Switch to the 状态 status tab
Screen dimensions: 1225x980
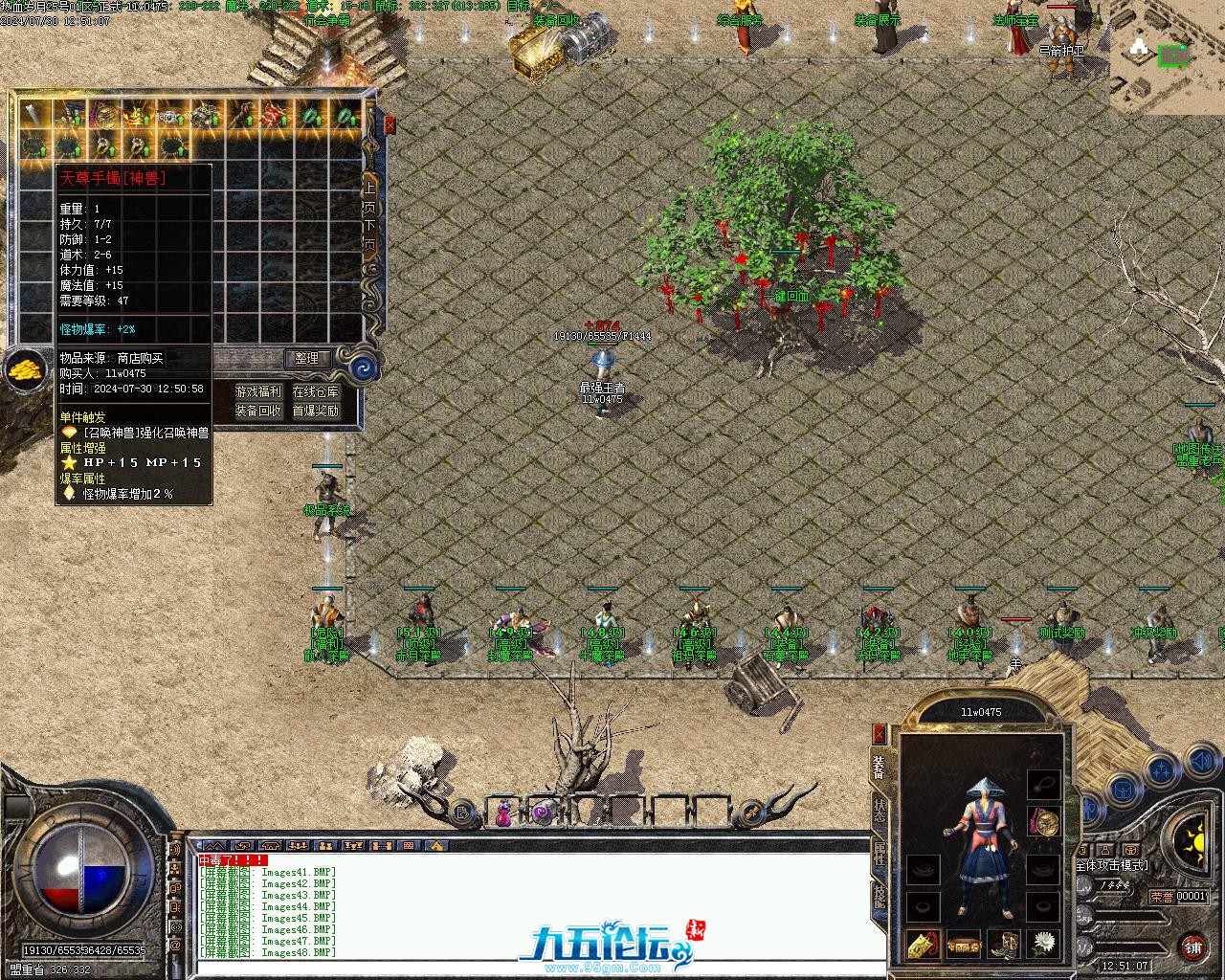(x=880, y=812)
